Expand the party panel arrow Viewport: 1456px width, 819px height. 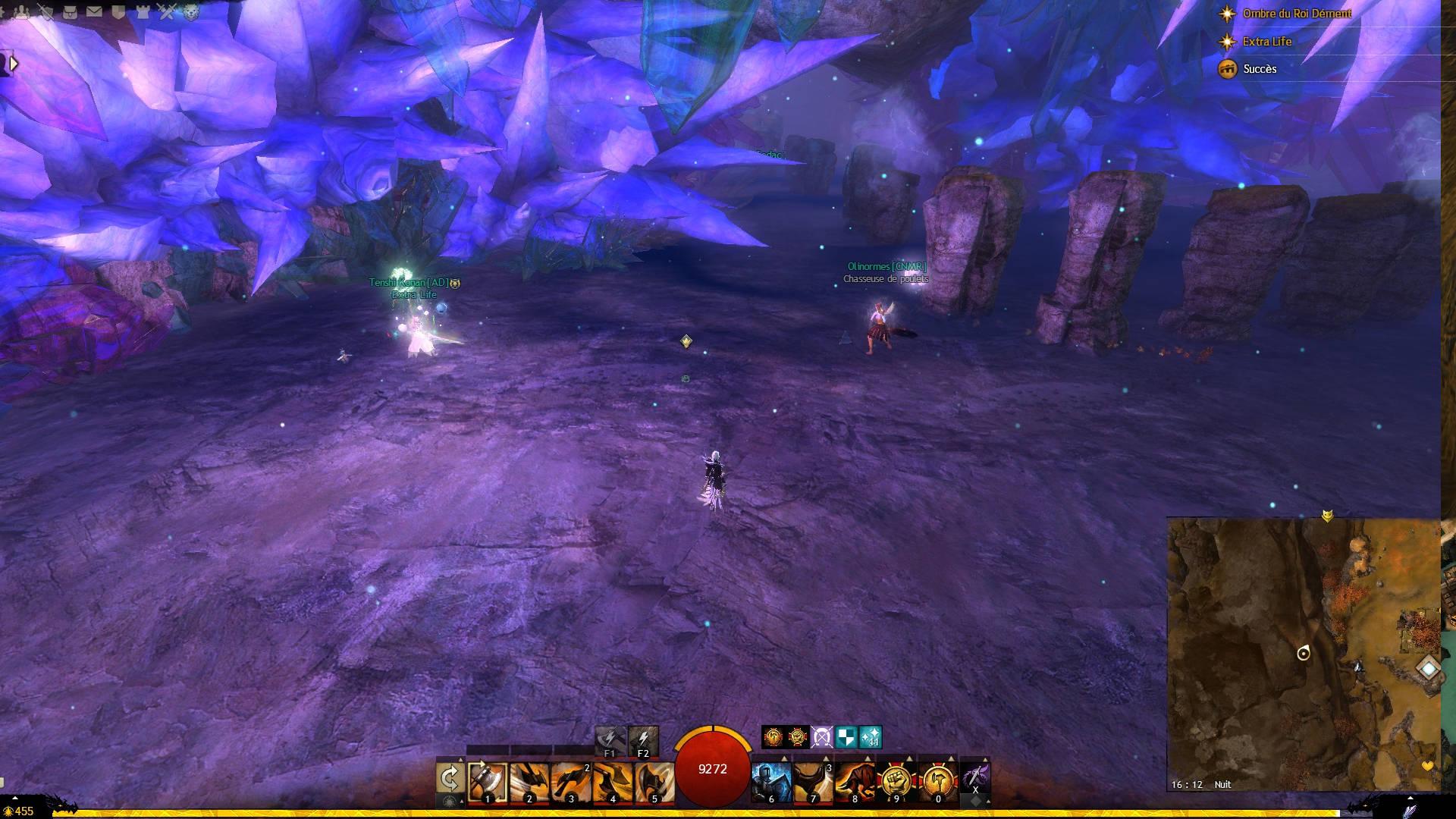tap(13, 64)
